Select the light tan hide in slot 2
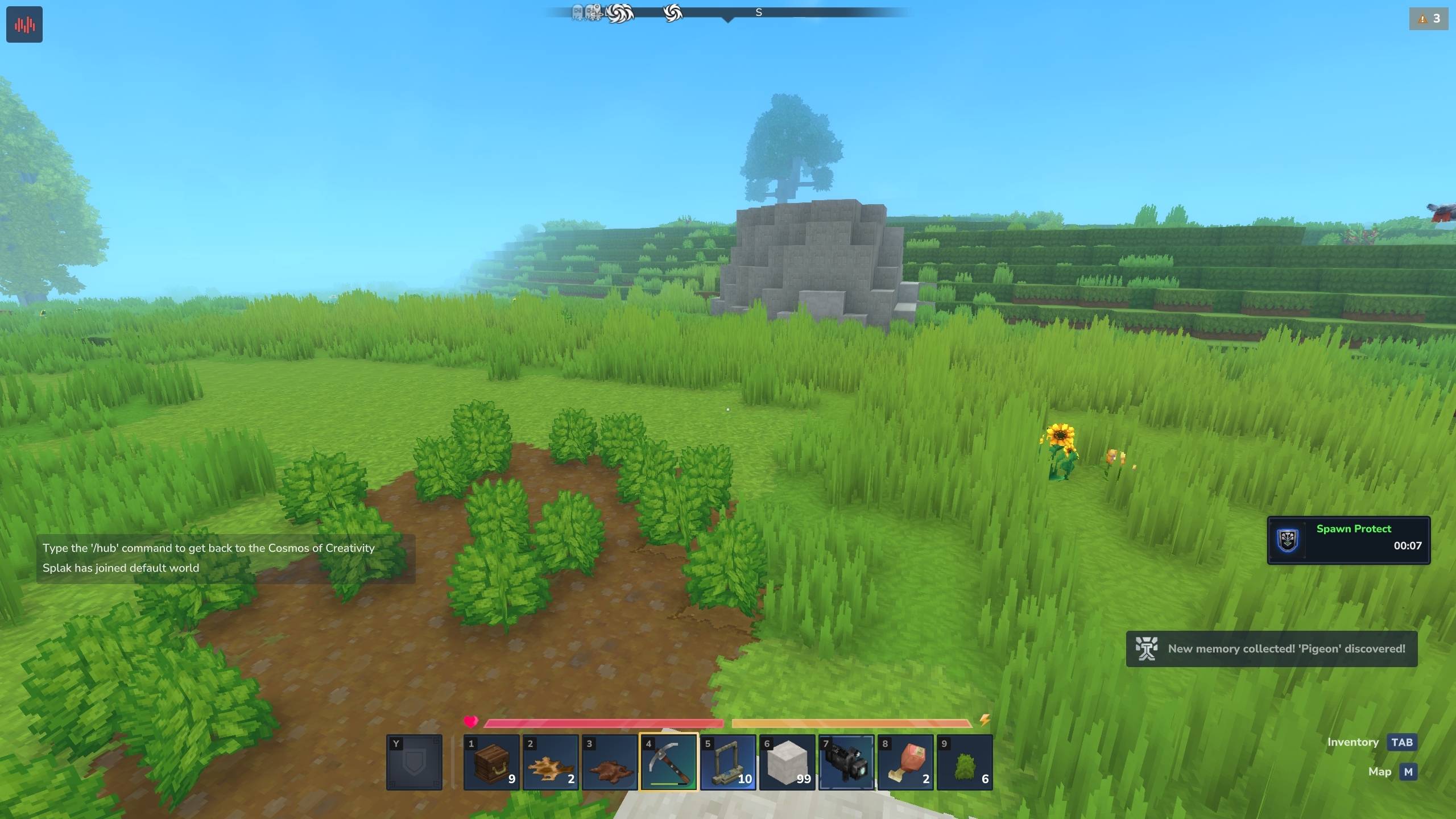 click(551, 763)
